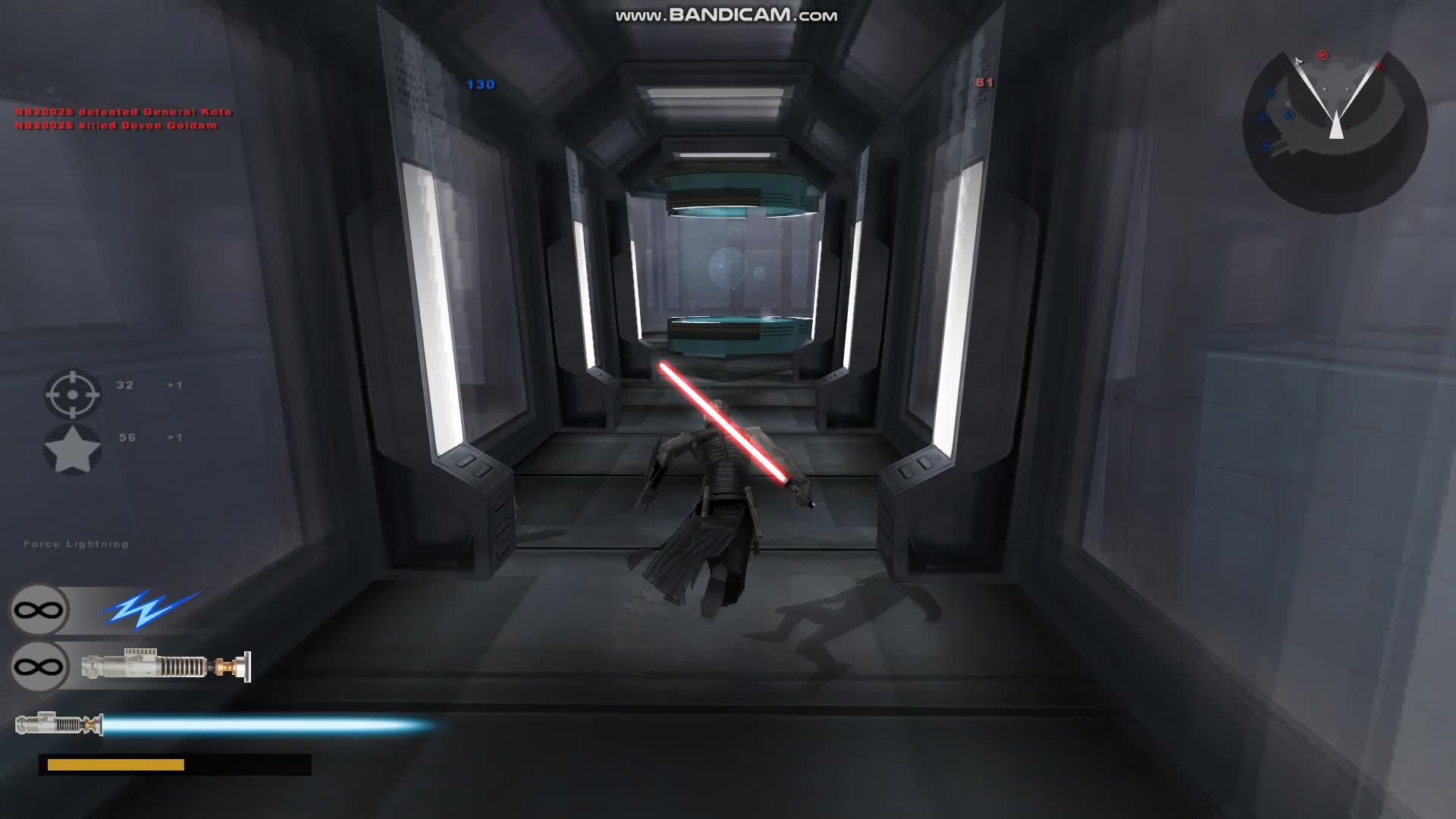This screenshot has height=819, width=1456.
Task: Click the targeting reticle kill-count icon
Action: pos(72,396)
